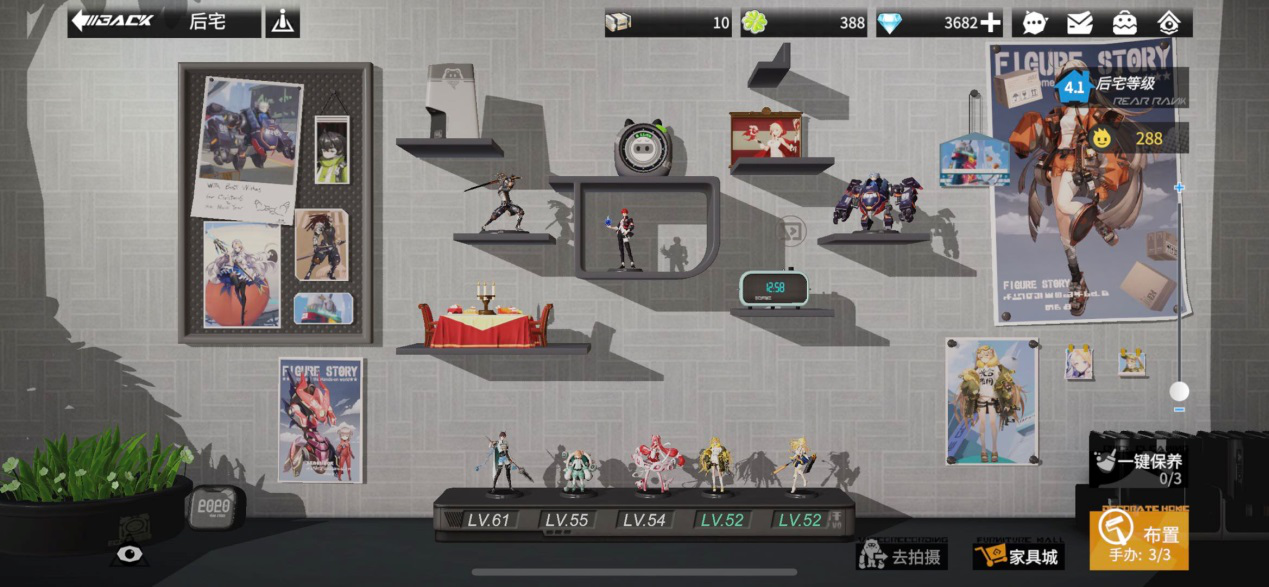Tap the home-eye icon in top bar
1269x587 pixels.
(1169, 23)
